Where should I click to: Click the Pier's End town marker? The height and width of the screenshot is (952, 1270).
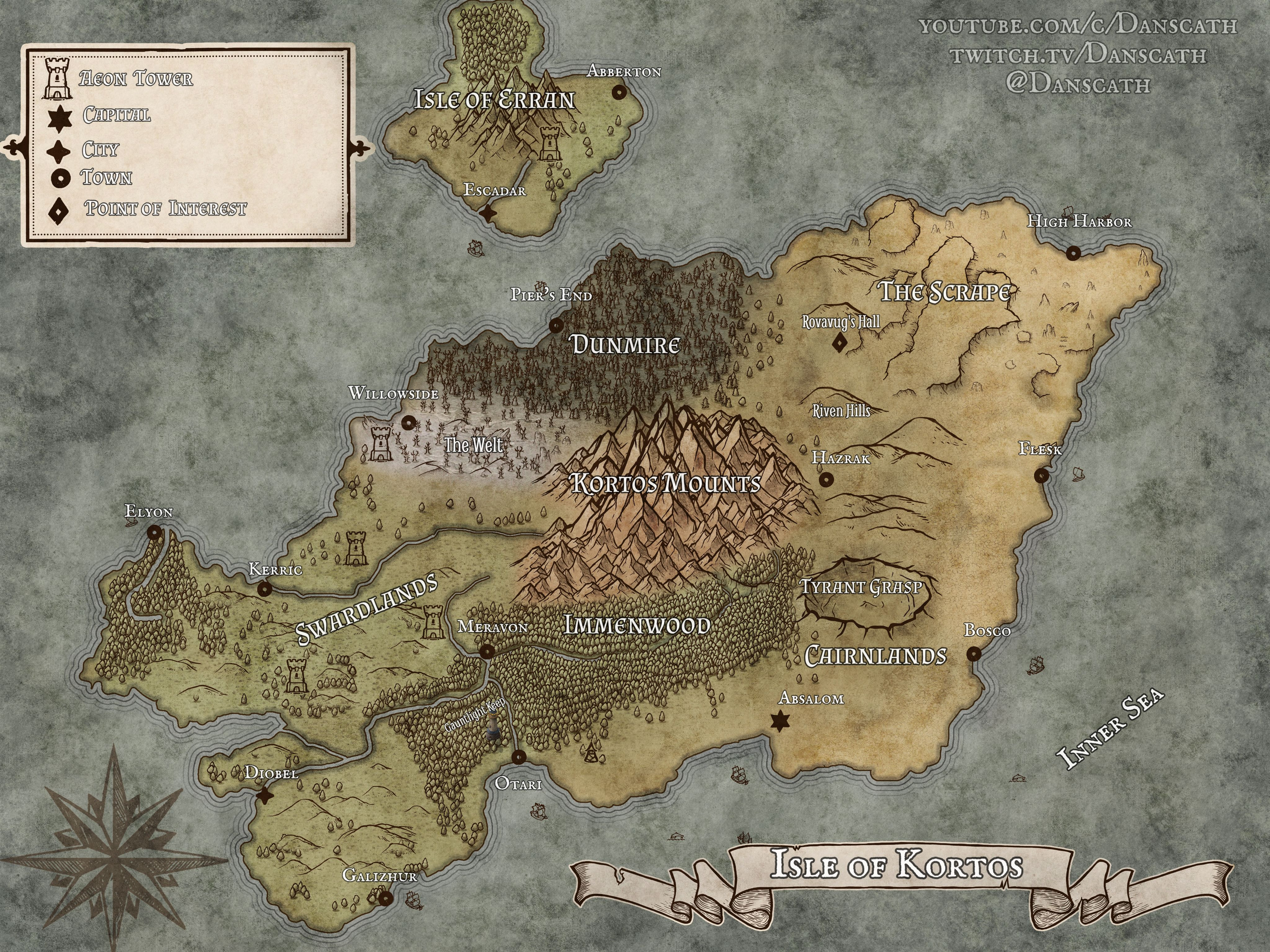(x=556, y=326)
